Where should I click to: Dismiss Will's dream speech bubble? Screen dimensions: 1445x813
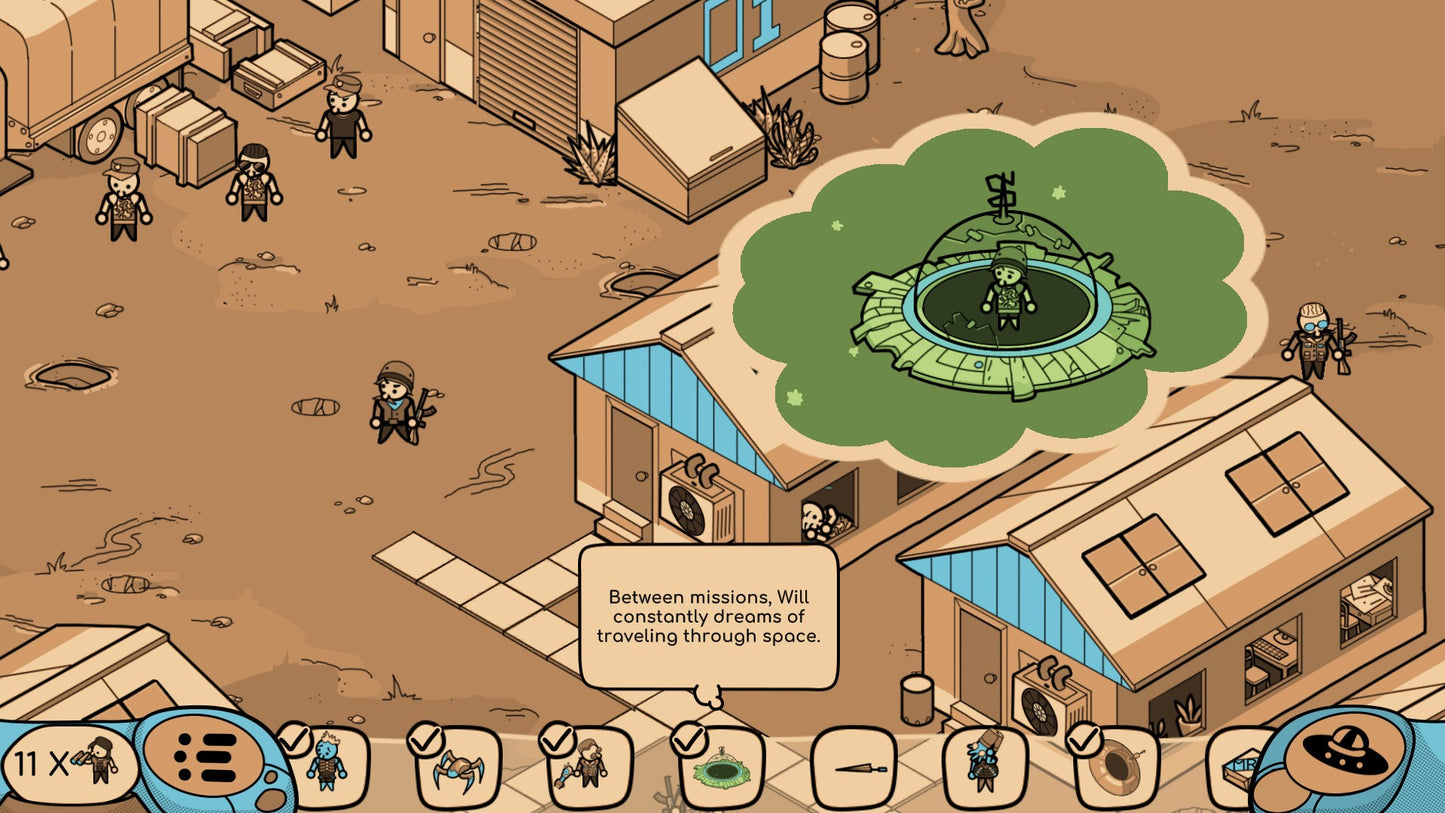pyautogui.click(x=710, y=617)
